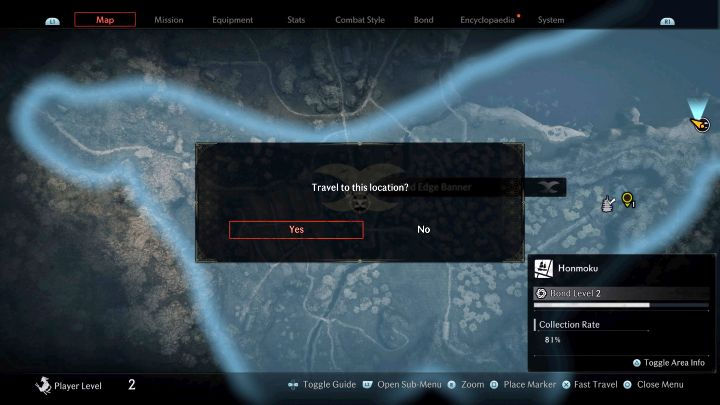Confirm travel by choosing Yes
Screen dimensions: 720x405
296,229
